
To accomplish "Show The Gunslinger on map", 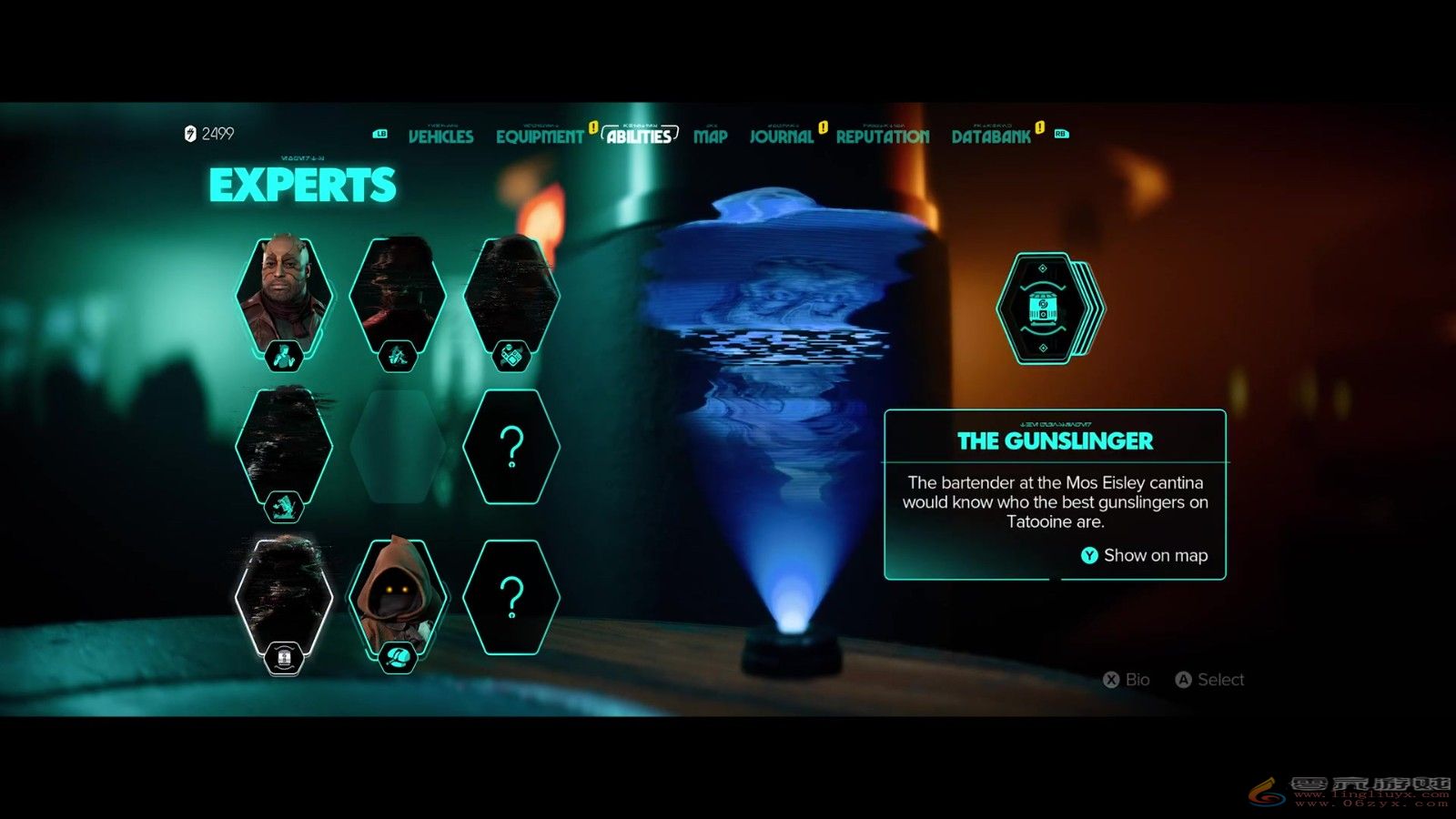I will 1145,555.
